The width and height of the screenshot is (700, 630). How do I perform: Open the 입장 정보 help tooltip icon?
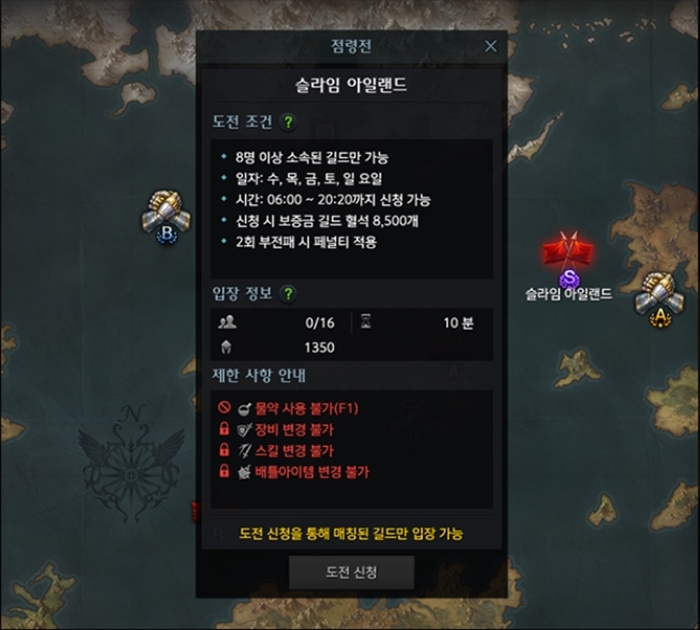point(288,294)
